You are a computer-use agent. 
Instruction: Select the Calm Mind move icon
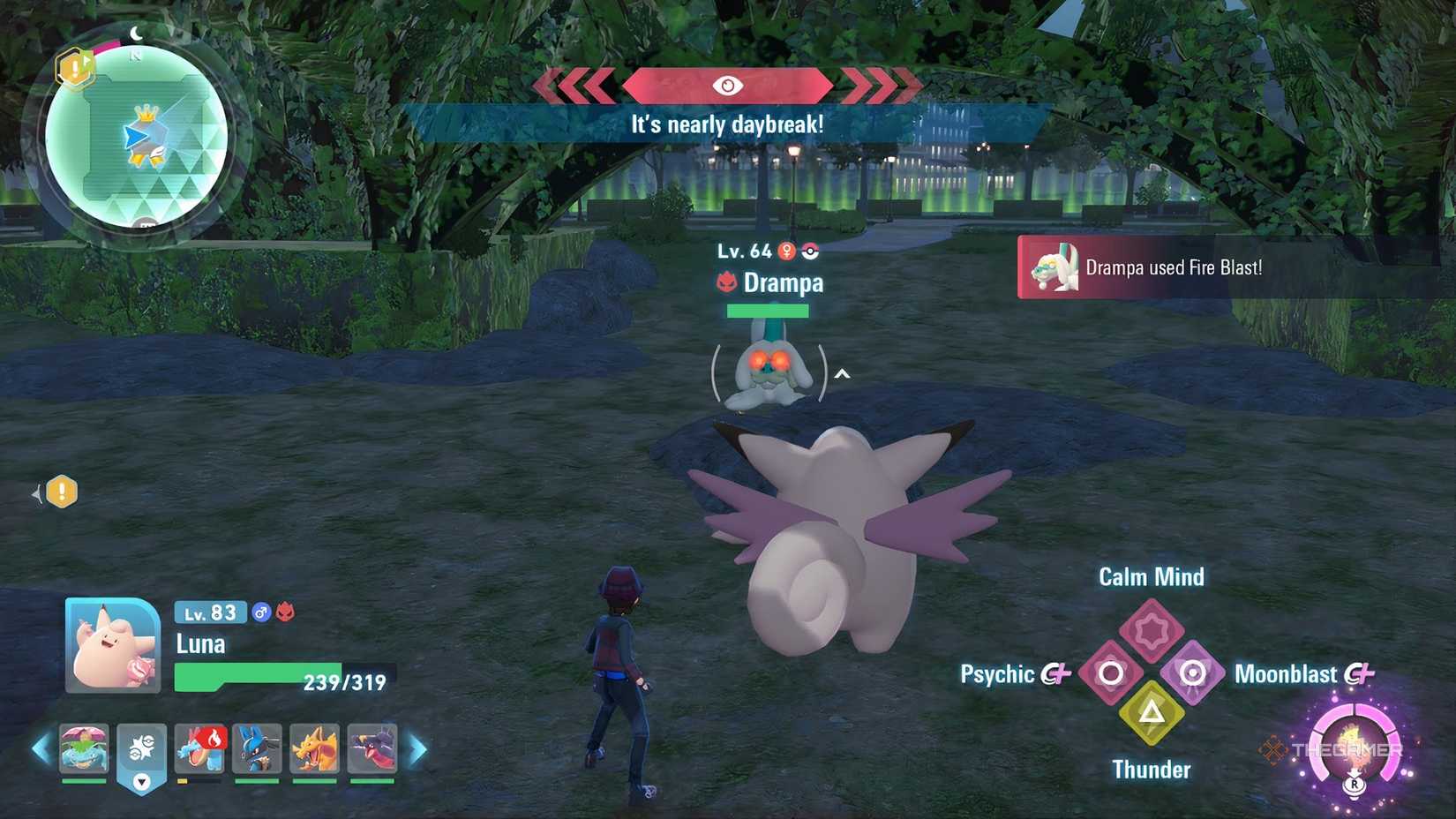1151,629
